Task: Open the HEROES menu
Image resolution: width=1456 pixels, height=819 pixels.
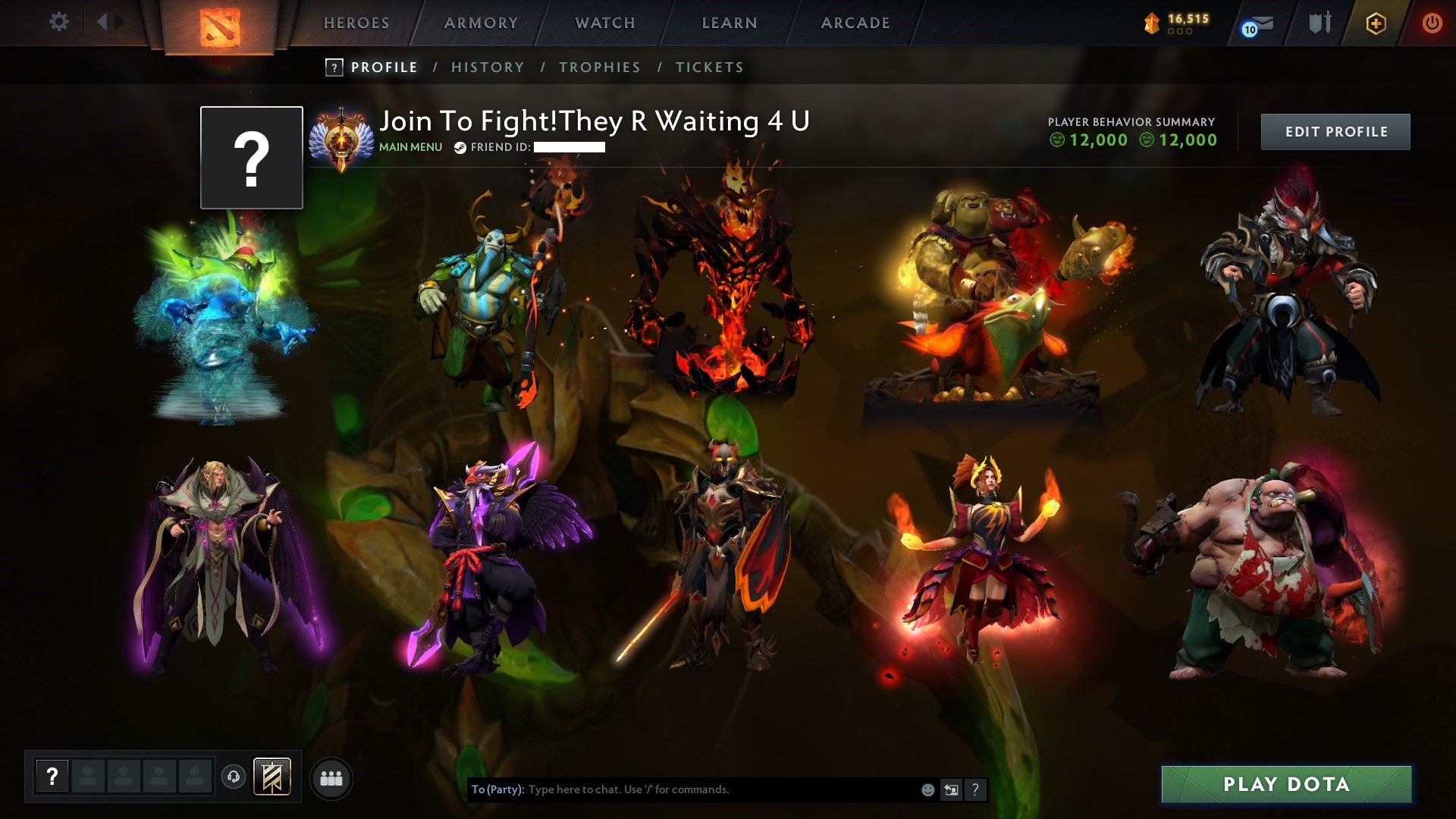Action: point(356,23)
